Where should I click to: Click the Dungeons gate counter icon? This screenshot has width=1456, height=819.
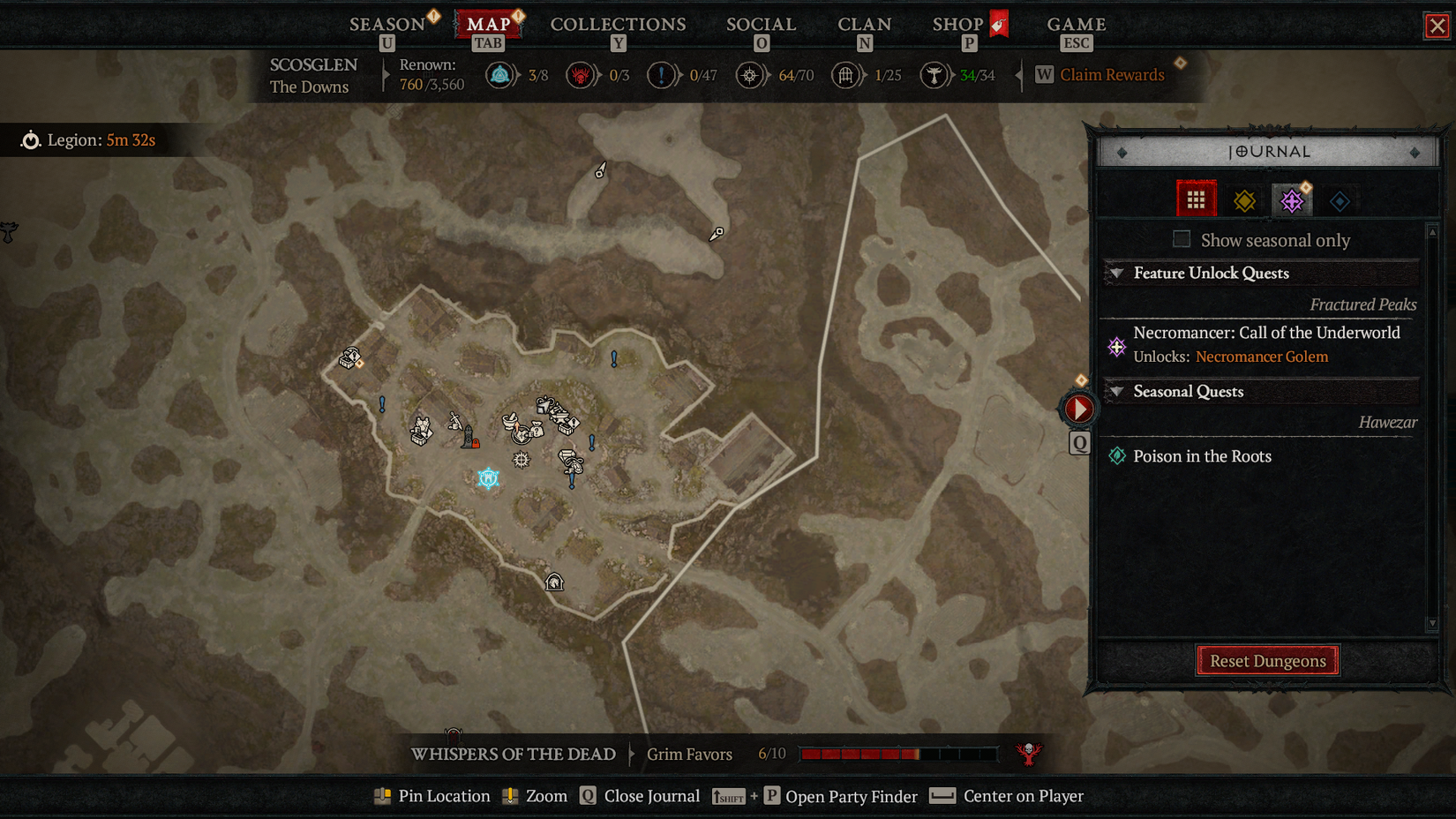(845, 75)
